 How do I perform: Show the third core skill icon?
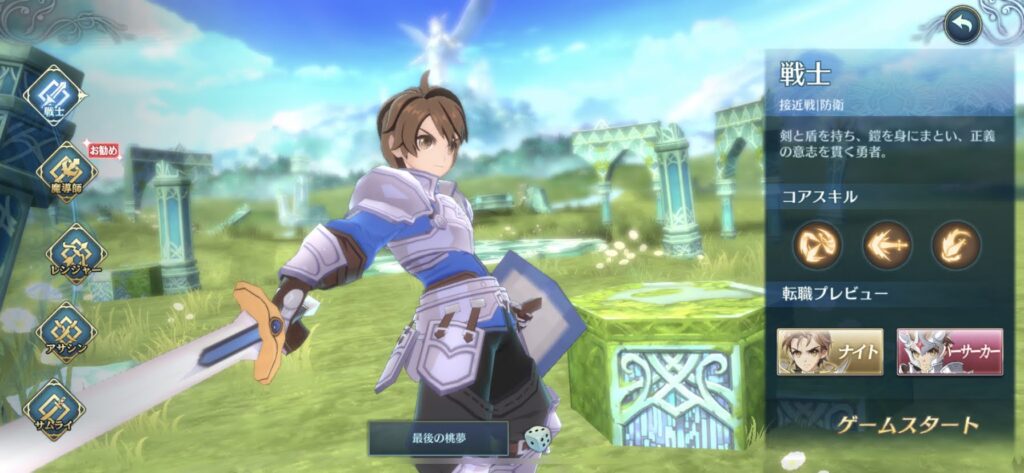click(955, 245)
